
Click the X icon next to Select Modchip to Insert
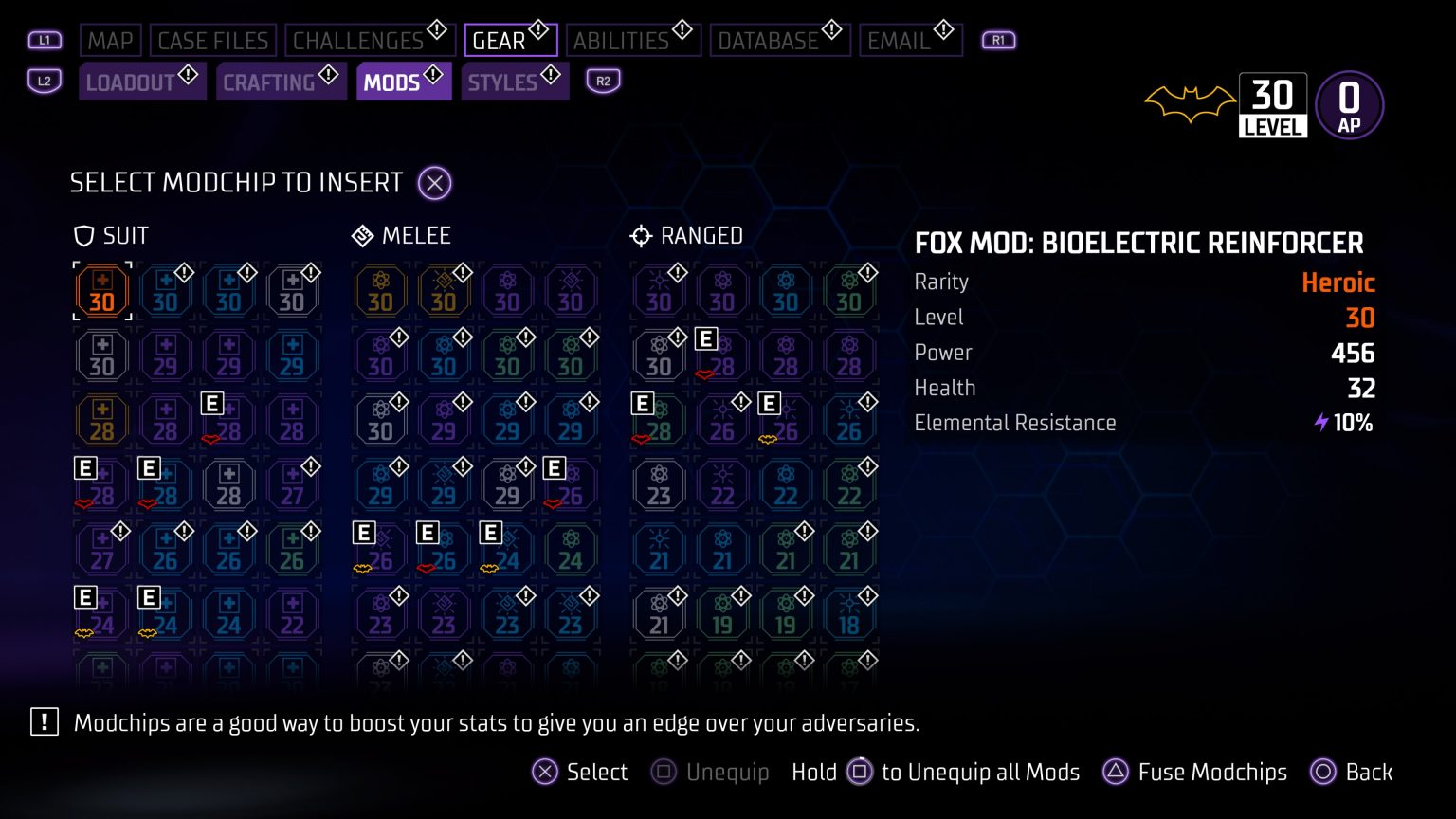(434, 183)
